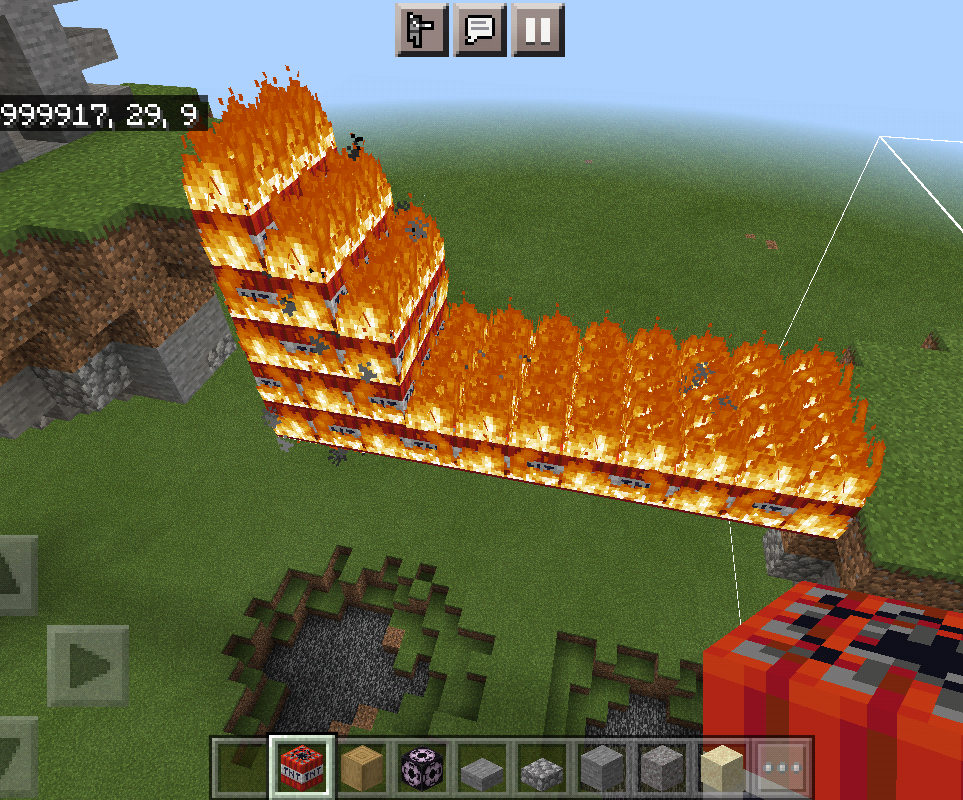Pause the game with the pause button

click(x=538, y=30)
